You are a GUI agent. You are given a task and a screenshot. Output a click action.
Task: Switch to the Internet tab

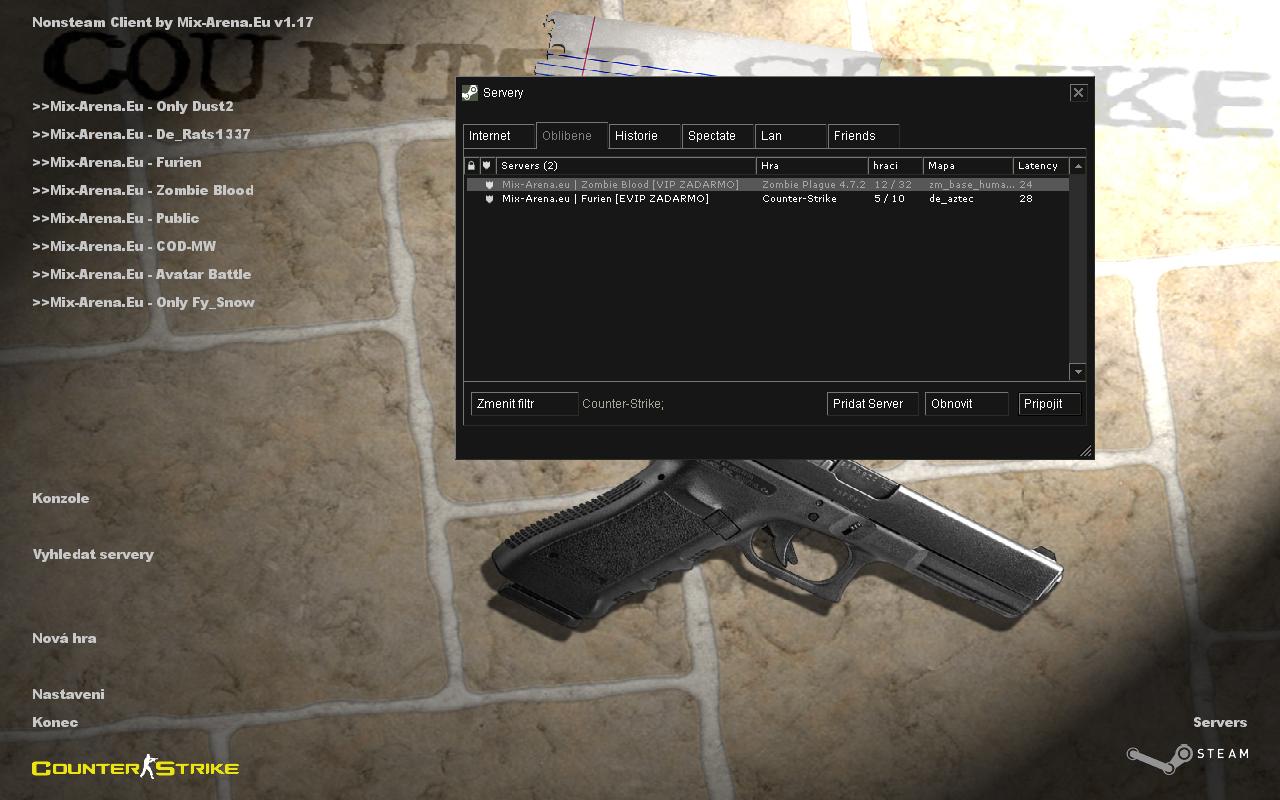click(499, 136)
